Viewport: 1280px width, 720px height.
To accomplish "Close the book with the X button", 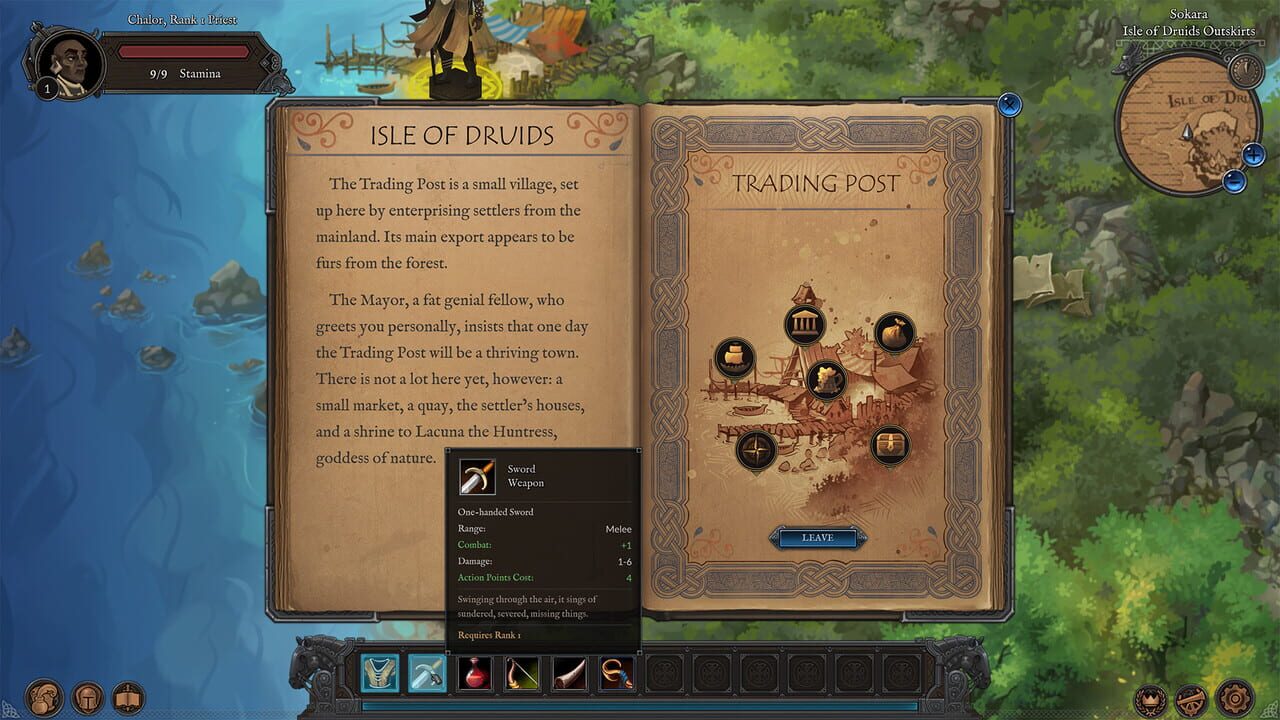I will click(x=1009, y=104).
